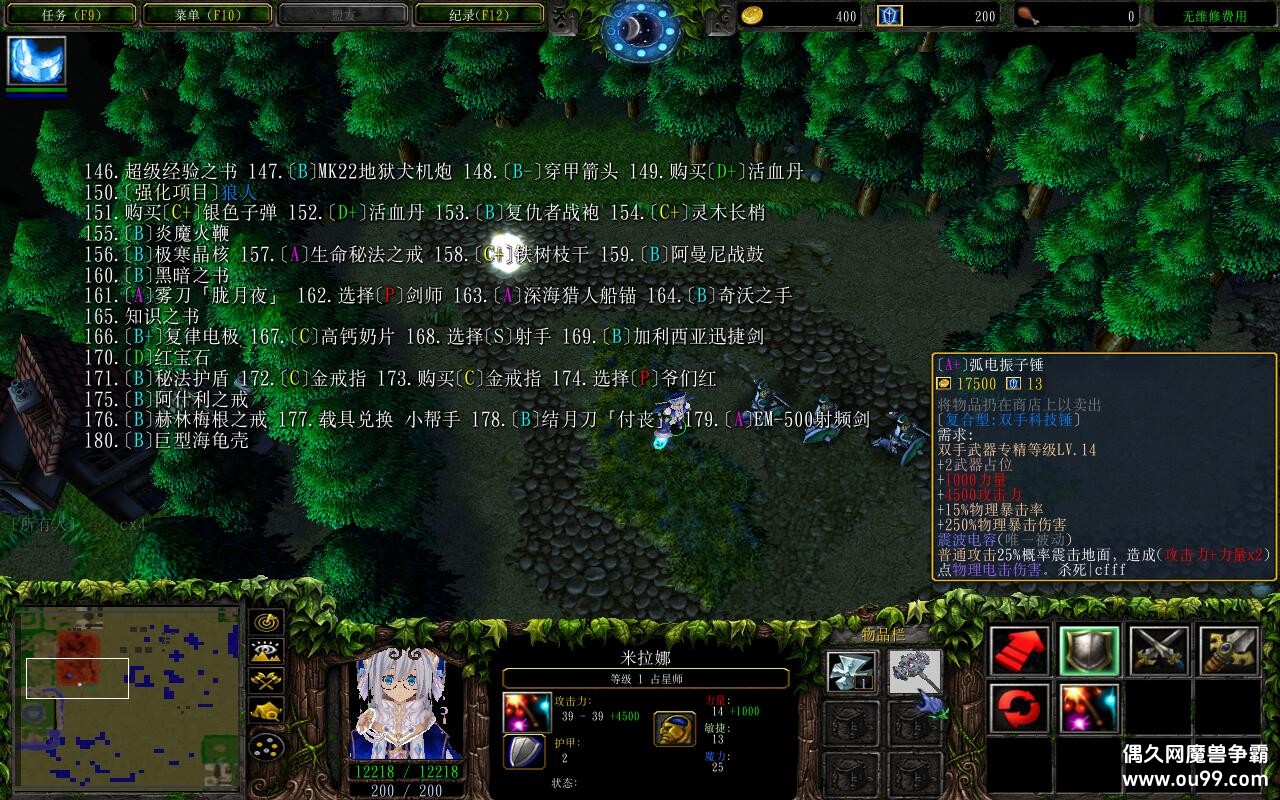Select the silver axe item in inventory

853,672
